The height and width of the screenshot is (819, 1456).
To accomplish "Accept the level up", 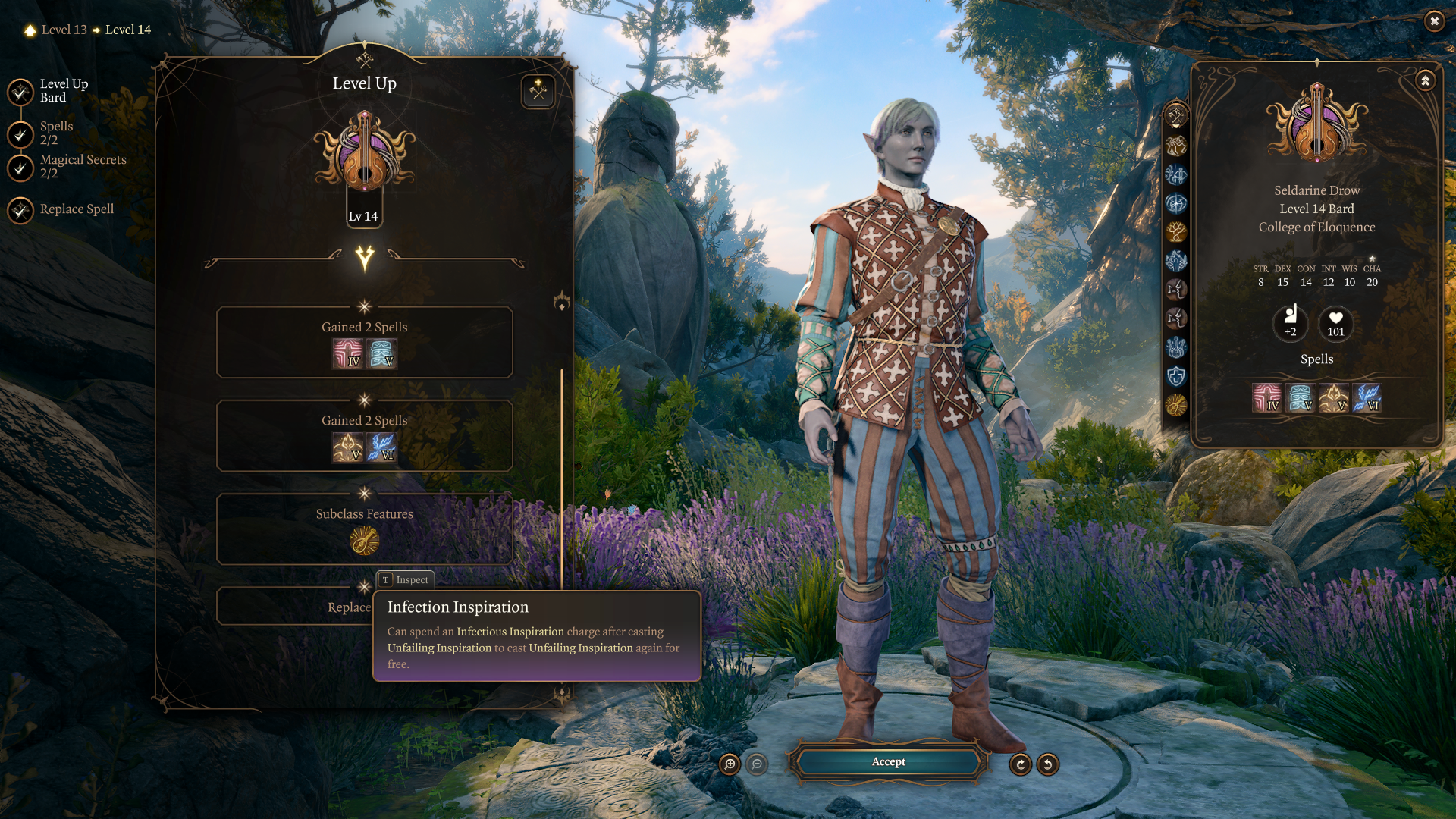I will point(888,762).
